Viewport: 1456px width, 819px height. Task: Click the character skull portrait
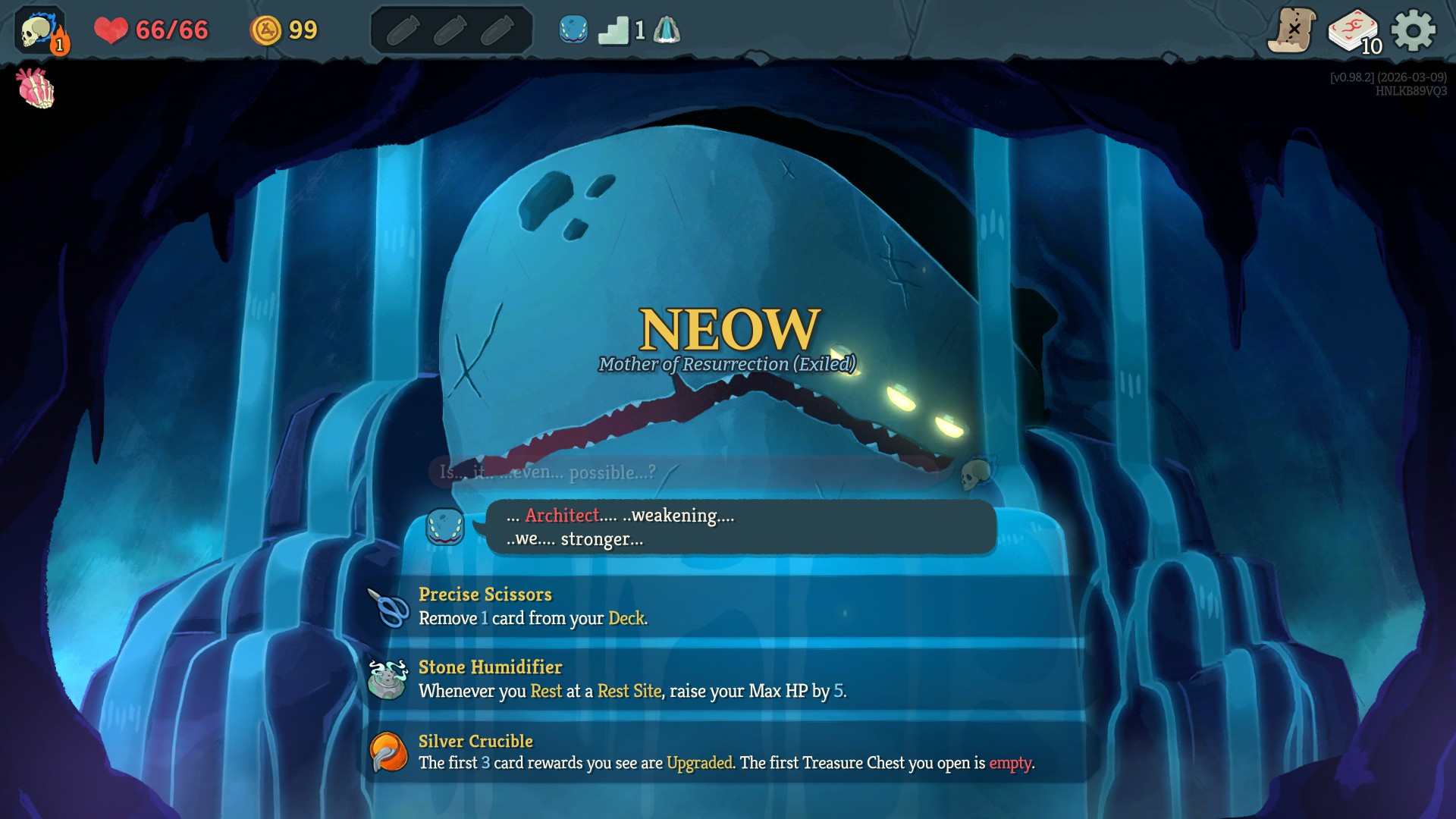[x=36, y=31]
